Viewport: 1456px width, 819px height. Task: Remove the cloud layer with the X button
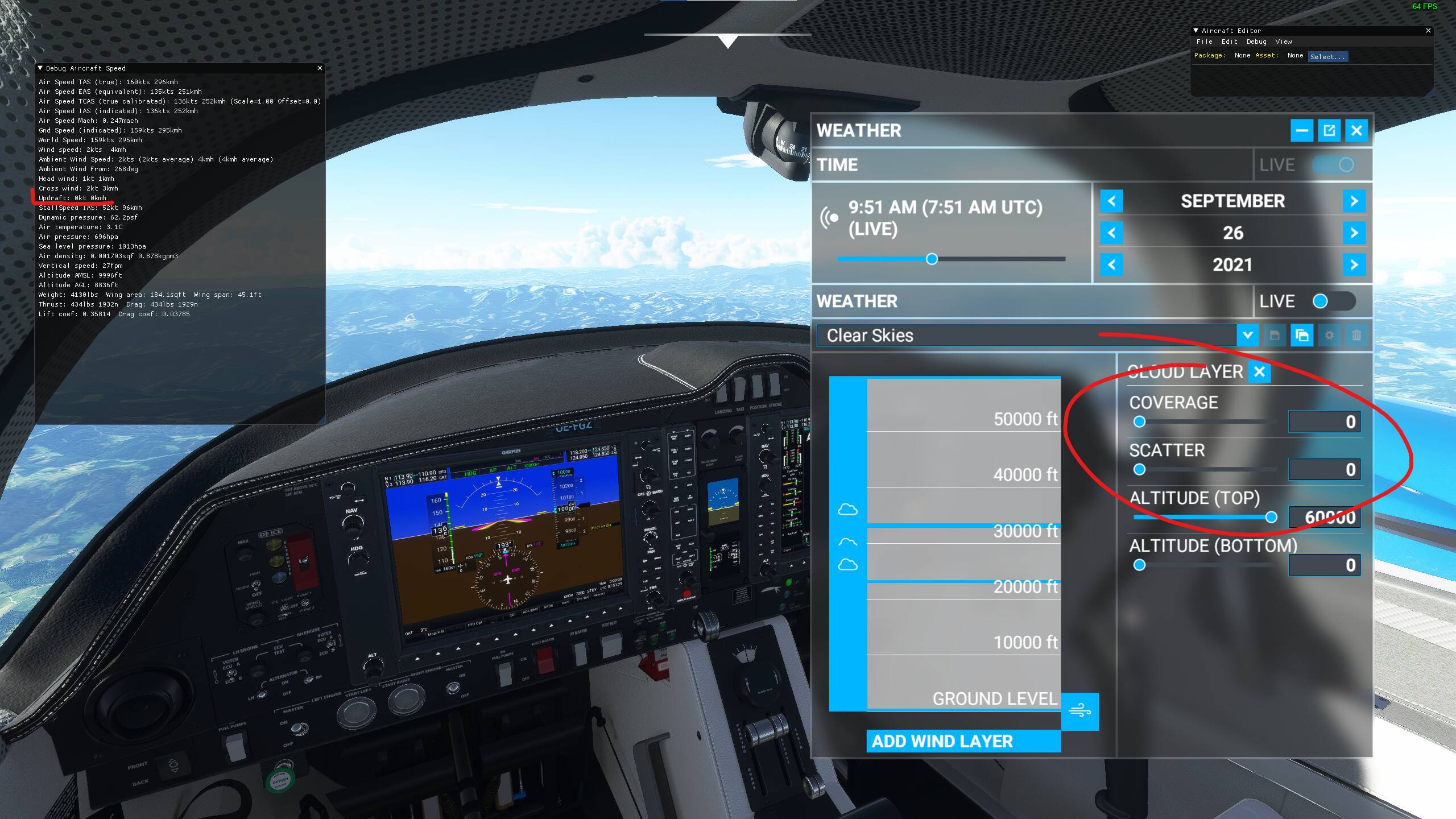click(1260, 373)
